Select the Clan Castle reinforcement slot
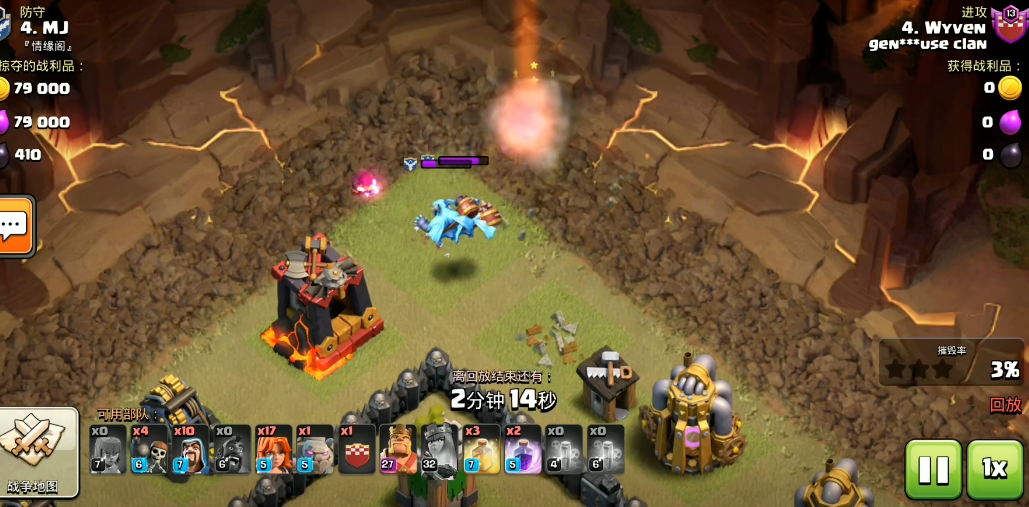Viewport: 1029px width, 507px height. coord(356,449)
